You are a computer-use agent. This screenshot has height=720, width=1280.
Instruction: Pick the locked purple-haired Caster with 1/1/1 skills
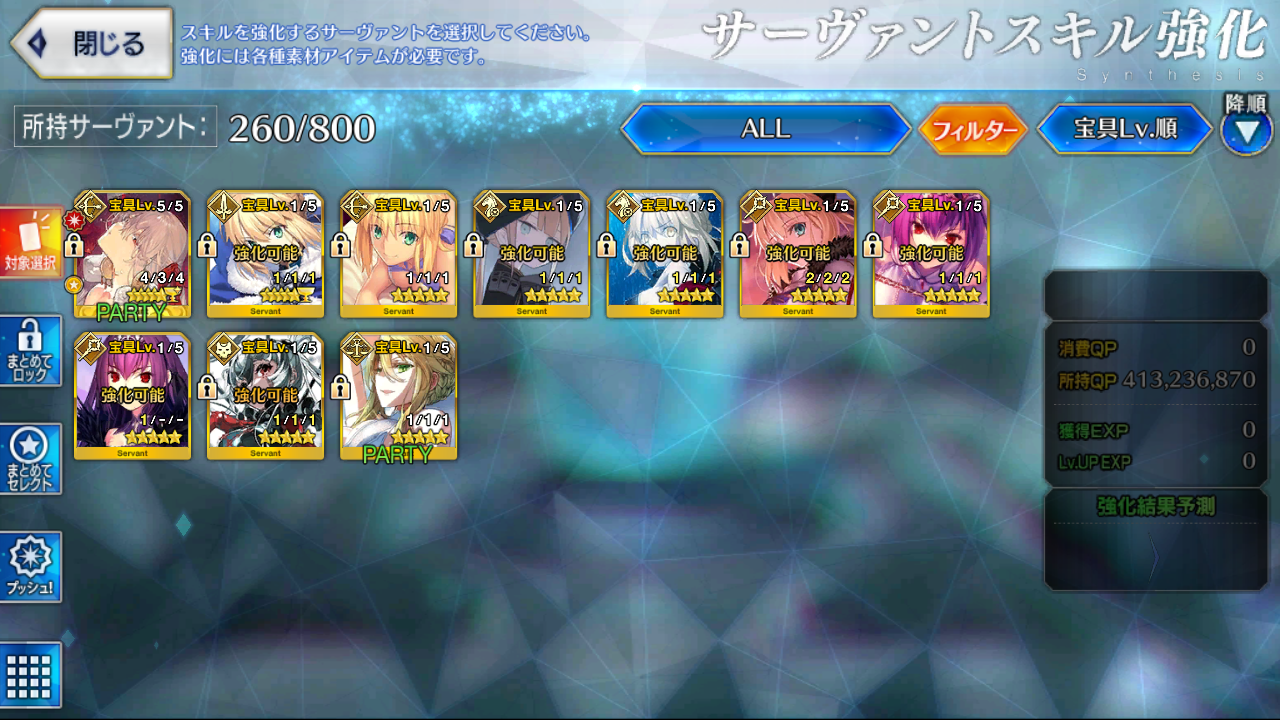930,254
